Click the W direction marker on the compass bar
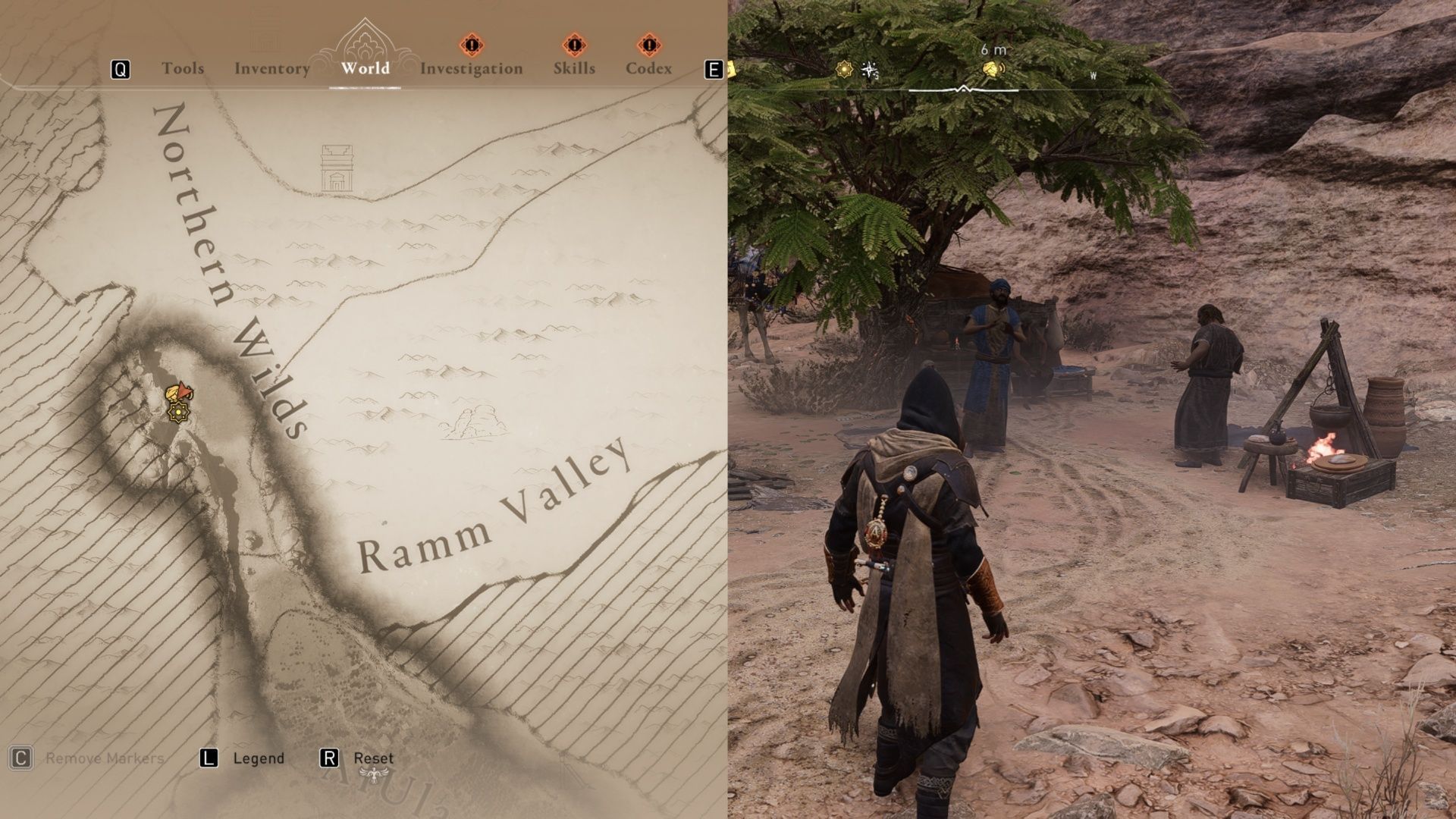This screenshot has height=819, width=1456. (1092, 75)
